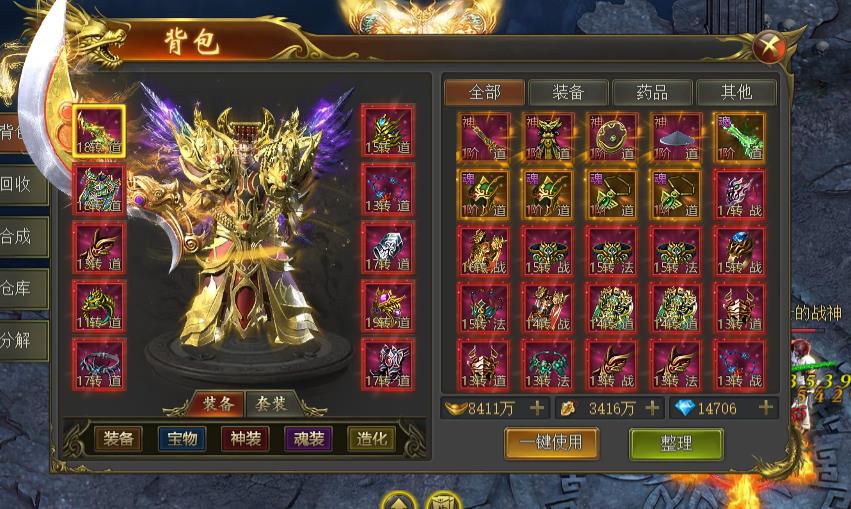
Task: Open the 仓库 storage tab
Action: [x=20, y=289]
